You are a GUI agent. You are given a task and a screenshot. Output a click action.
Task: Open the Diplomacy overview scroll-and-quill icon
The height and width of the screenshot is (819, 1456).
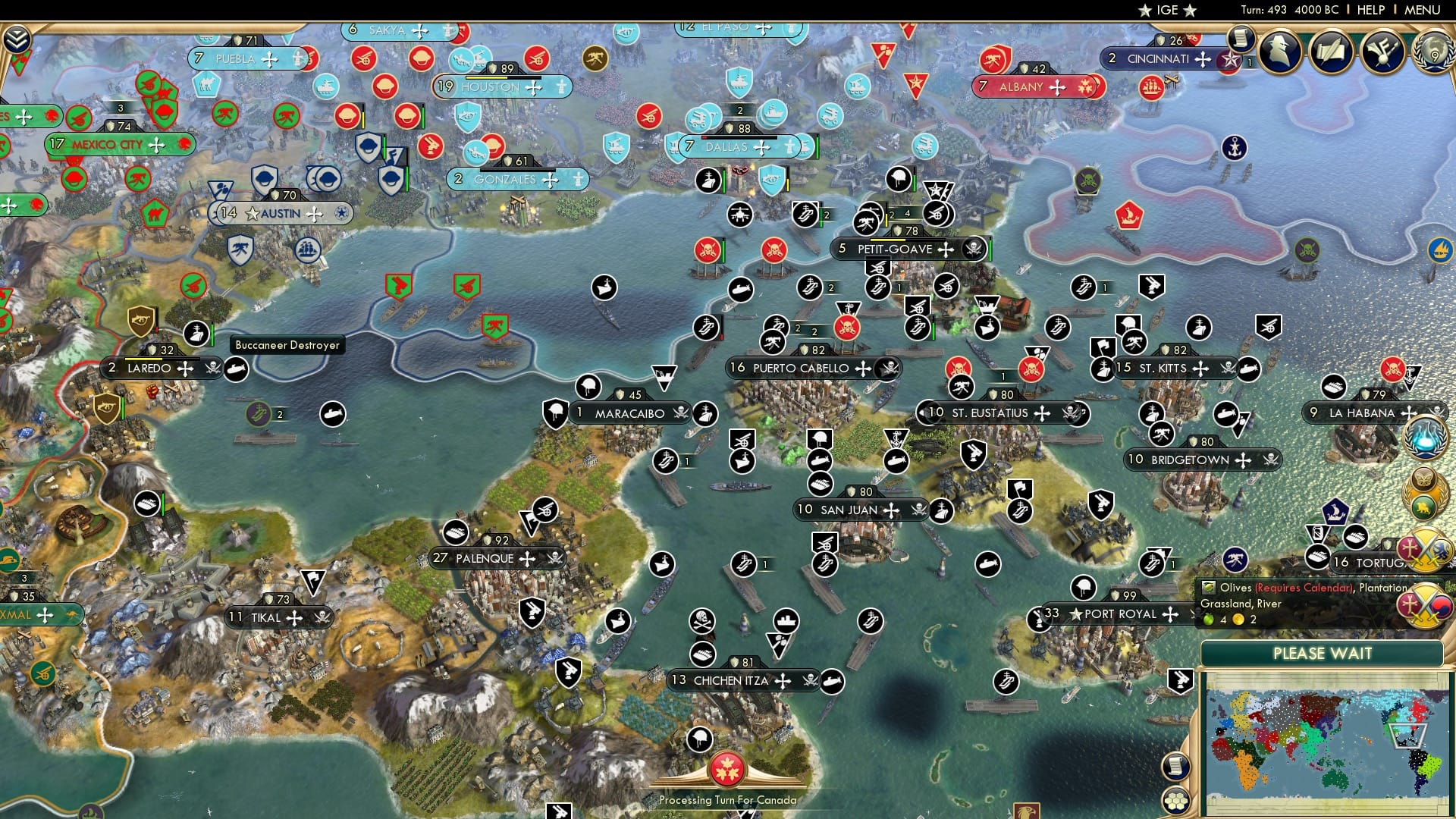point(1330,52)
